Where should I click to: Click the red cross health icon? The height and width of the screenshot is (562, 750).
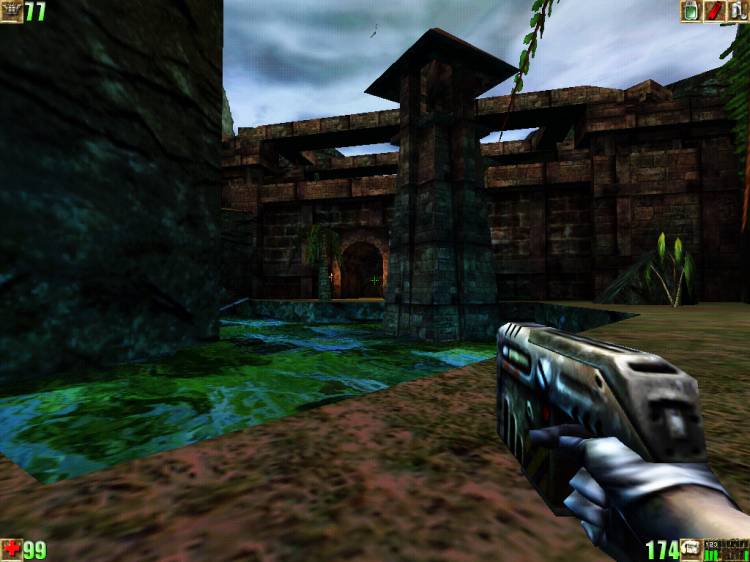point(11,550)
